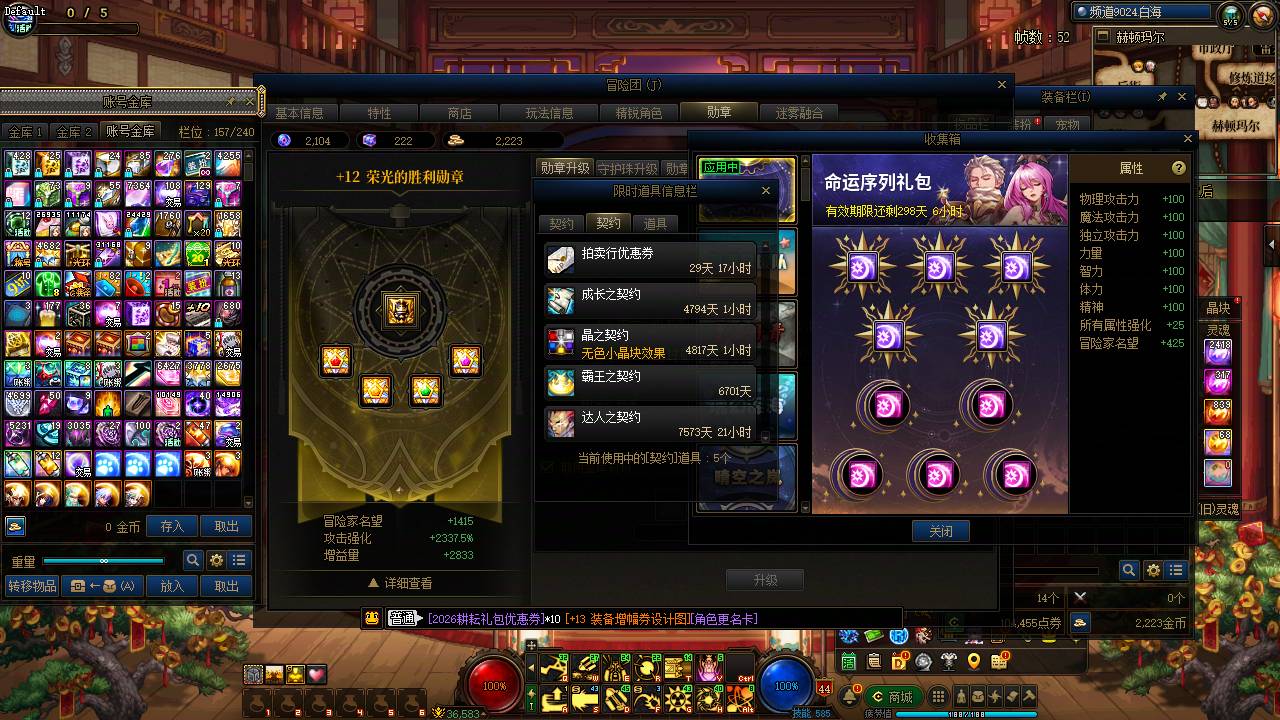Open the quest clipboard icon near the minimap bar

pyautogui.click(x=874, y=663)
